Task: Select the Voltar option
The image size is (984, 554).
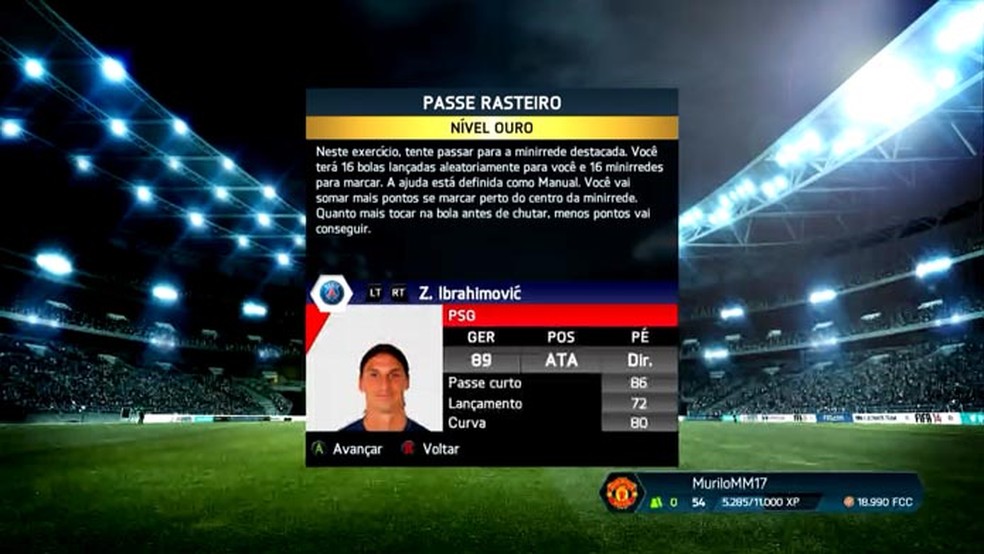Action: 431,449
